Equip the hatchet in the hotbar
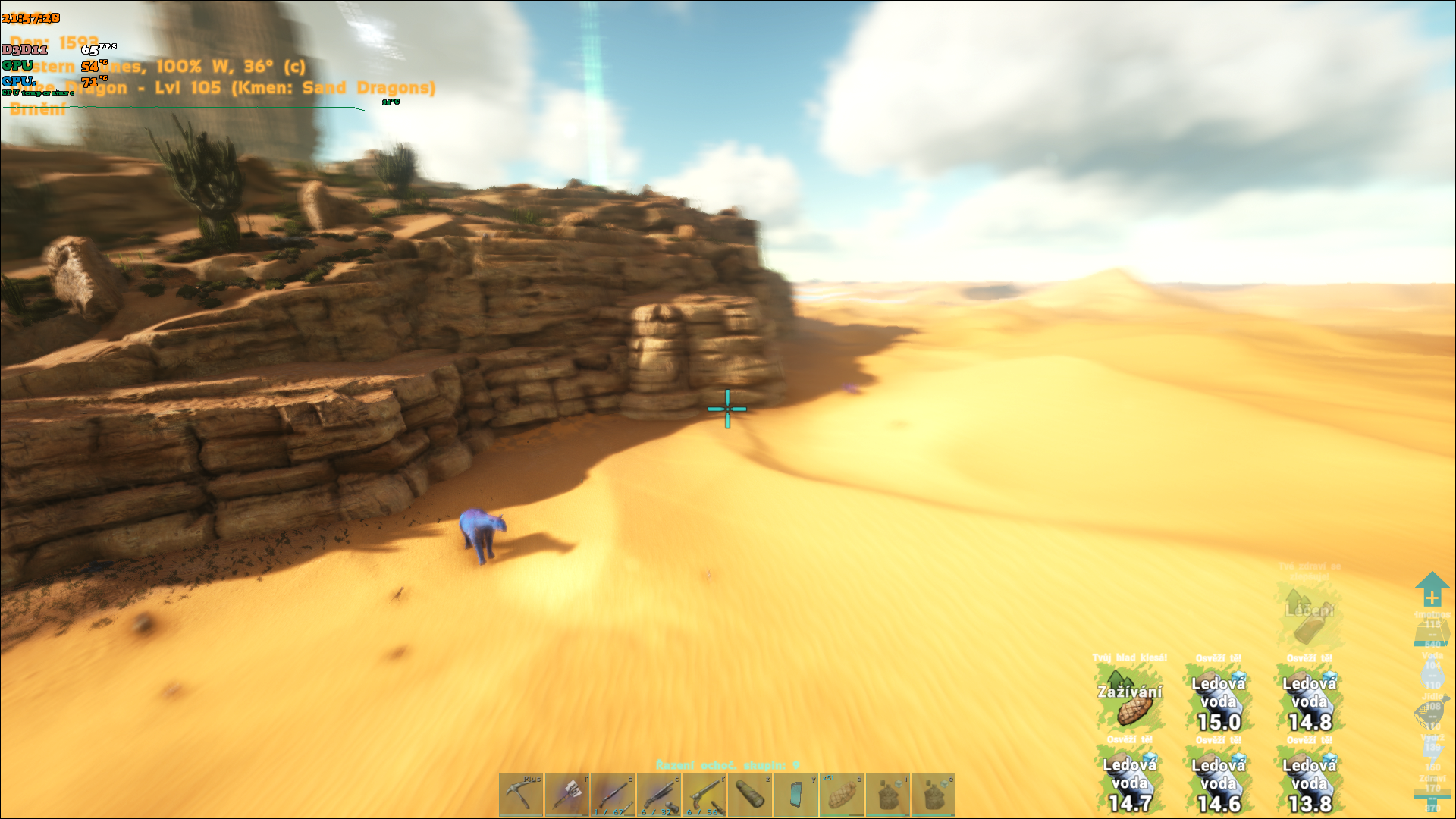Screen dimensions: 1456x819 [x=566, y=795]
